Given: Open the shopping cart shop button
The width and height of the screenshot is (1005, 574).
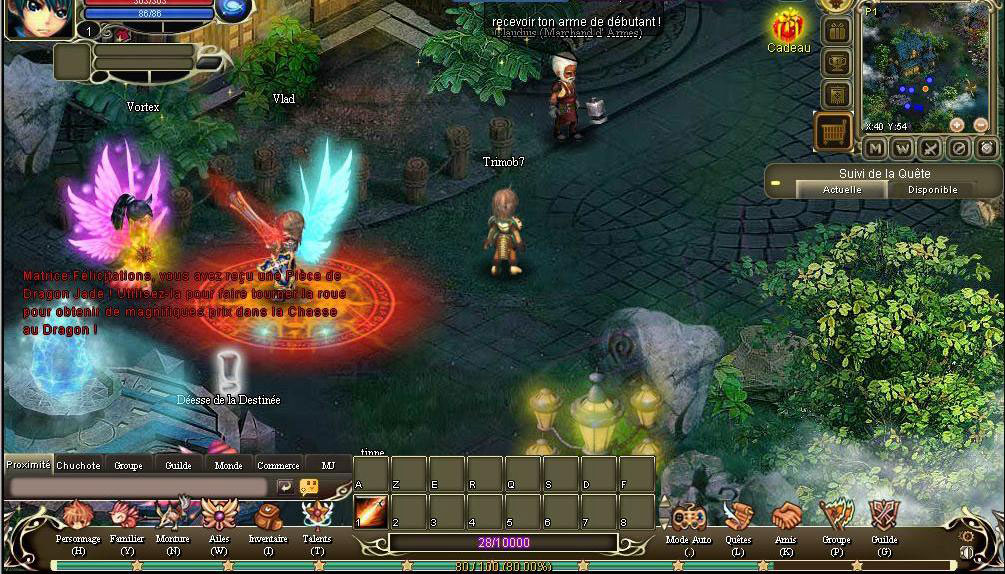Looking at the screenshot, I should [x=834, y=131].
